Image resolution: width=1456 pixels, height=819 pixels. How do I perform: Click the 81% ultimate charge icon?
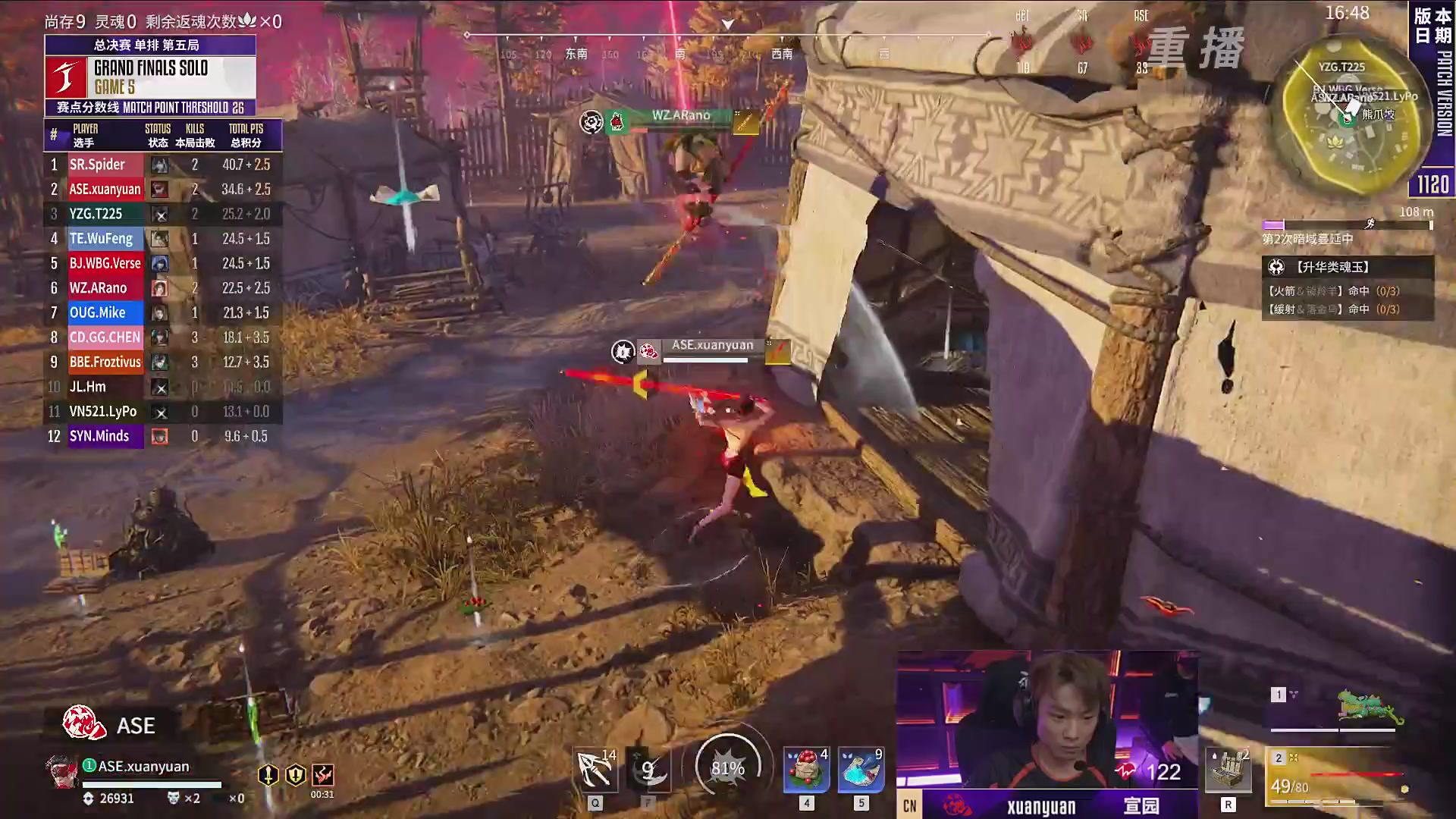[727, 767]
